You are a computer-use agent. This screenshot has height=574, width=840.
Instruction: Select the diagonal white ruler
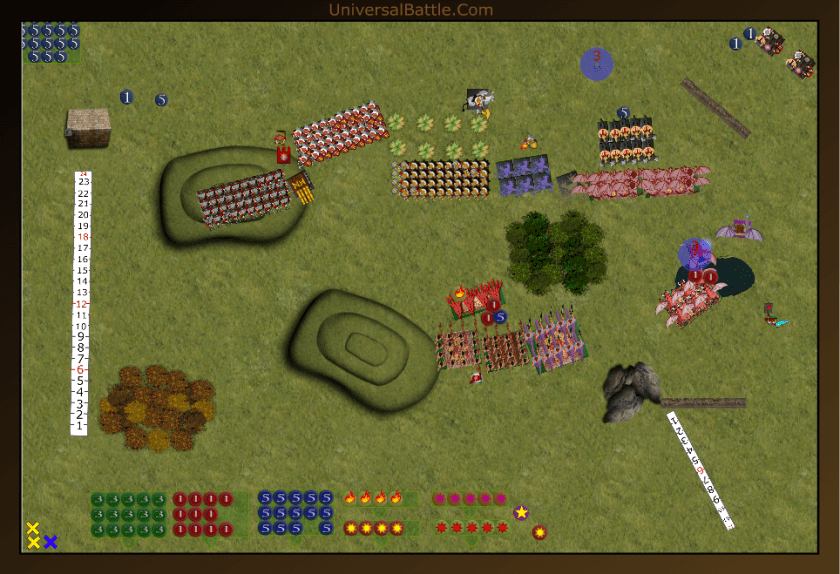[702, 468]
